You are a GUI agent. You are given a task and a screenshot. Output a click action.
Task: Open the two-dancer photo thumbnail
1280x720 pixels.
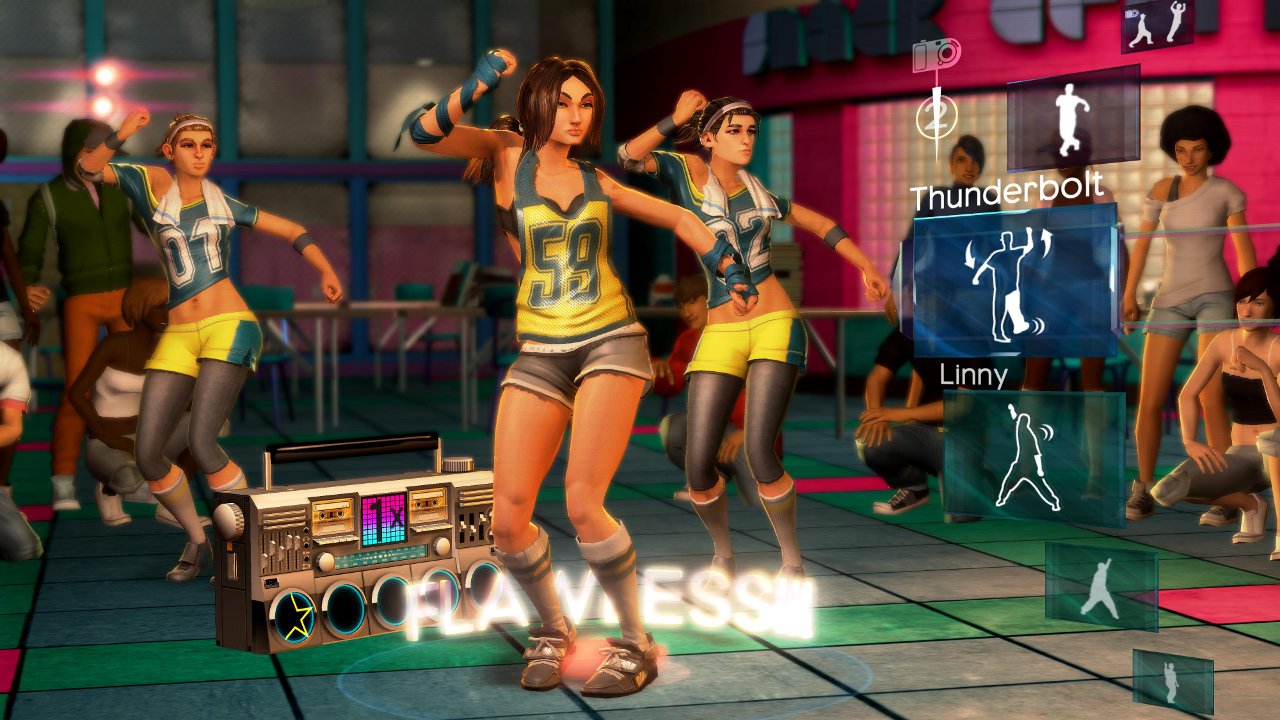pyautogui.click(x=1157, y=24)
